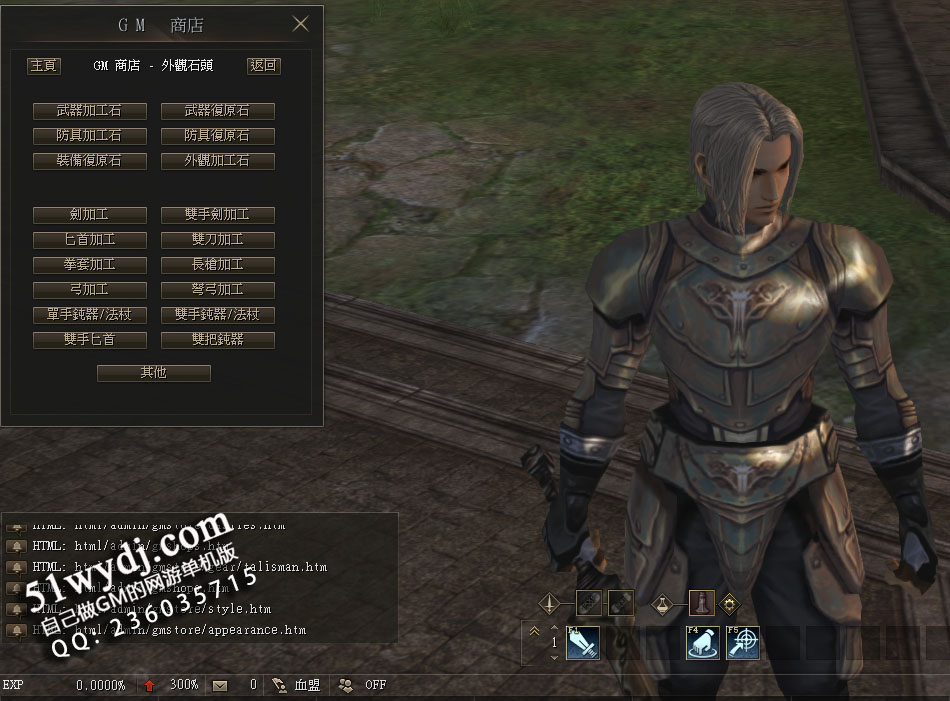Open the mail envelope icon

click(220, 685)
